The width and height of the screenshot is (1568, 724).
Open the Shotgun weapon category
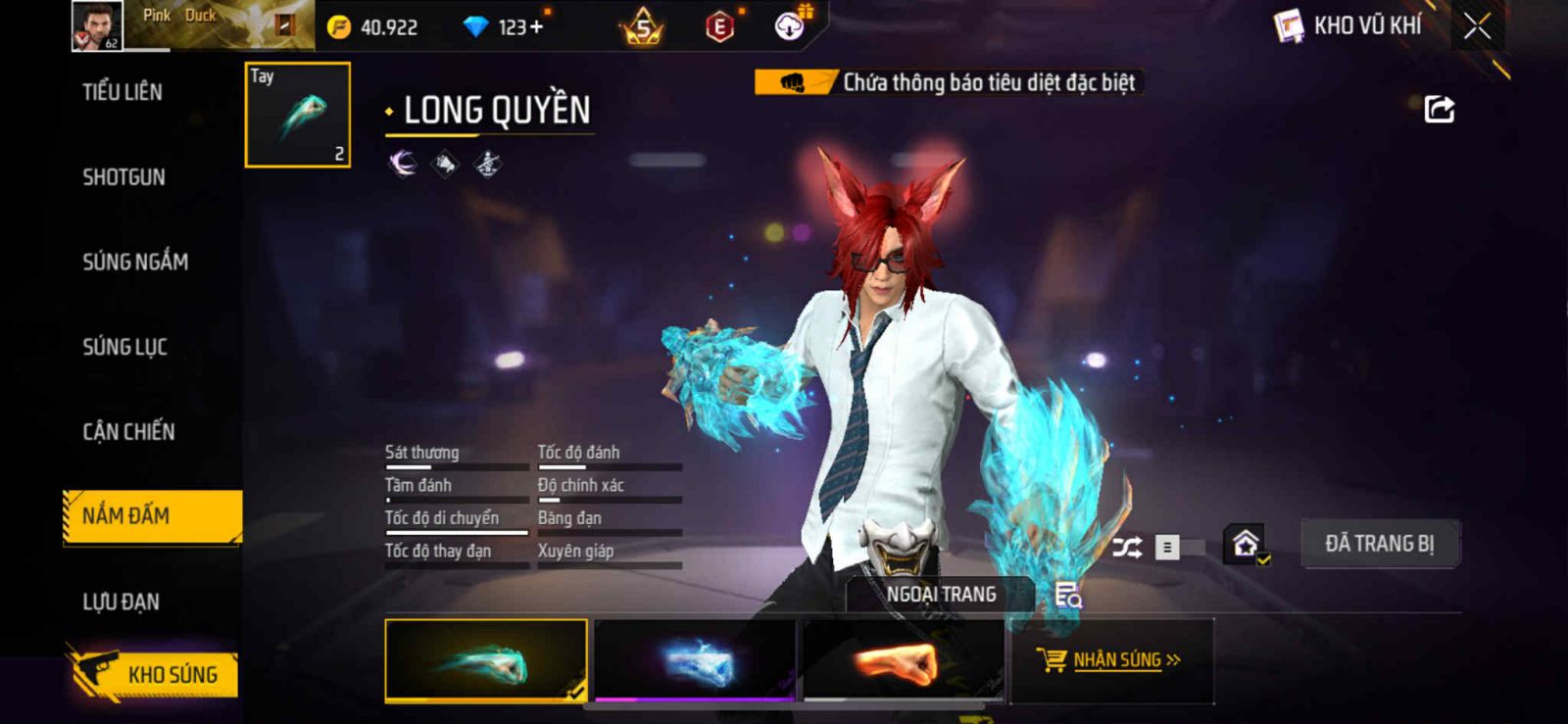(x=123, y=177)
